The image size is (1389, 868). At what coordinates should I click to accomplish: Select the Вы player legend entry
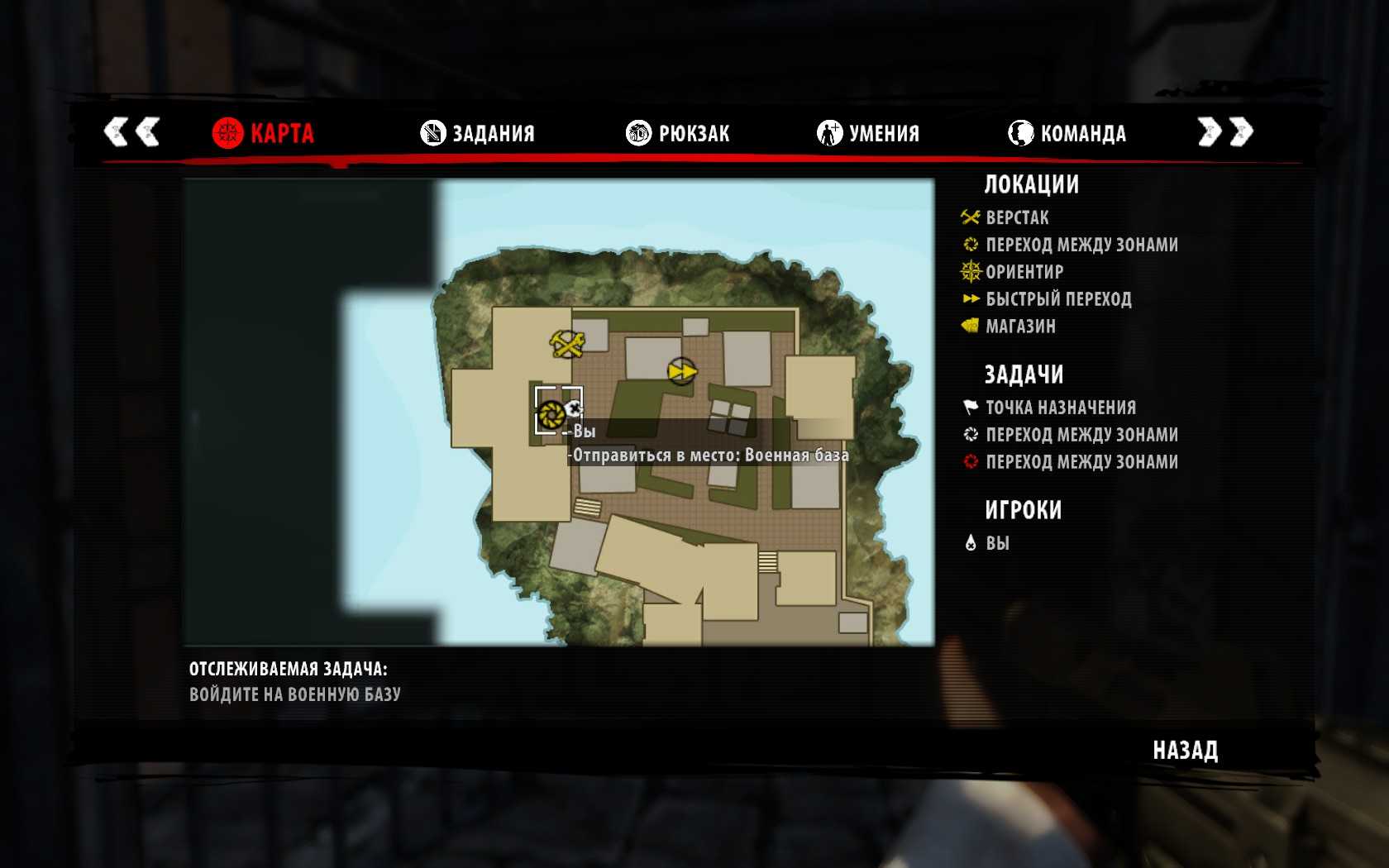pyautogui.click(x=996, y=543)
